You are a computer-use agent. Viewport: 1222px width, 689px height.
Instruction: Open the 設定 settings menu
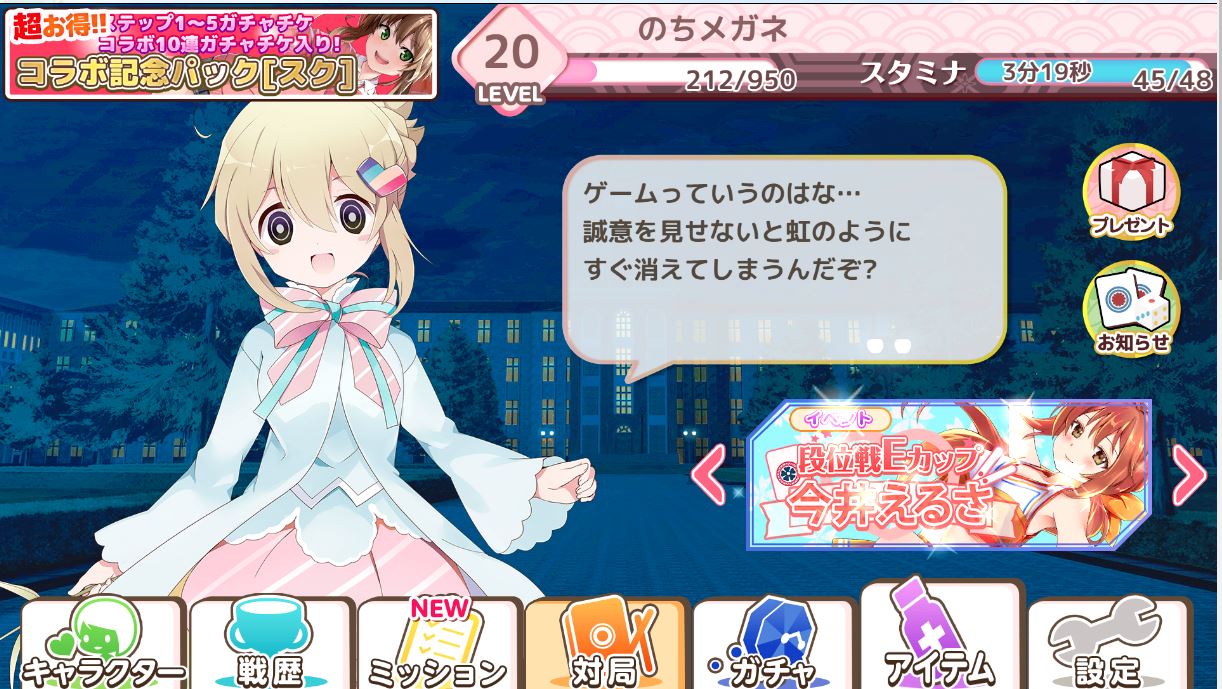pos(1109,645)
